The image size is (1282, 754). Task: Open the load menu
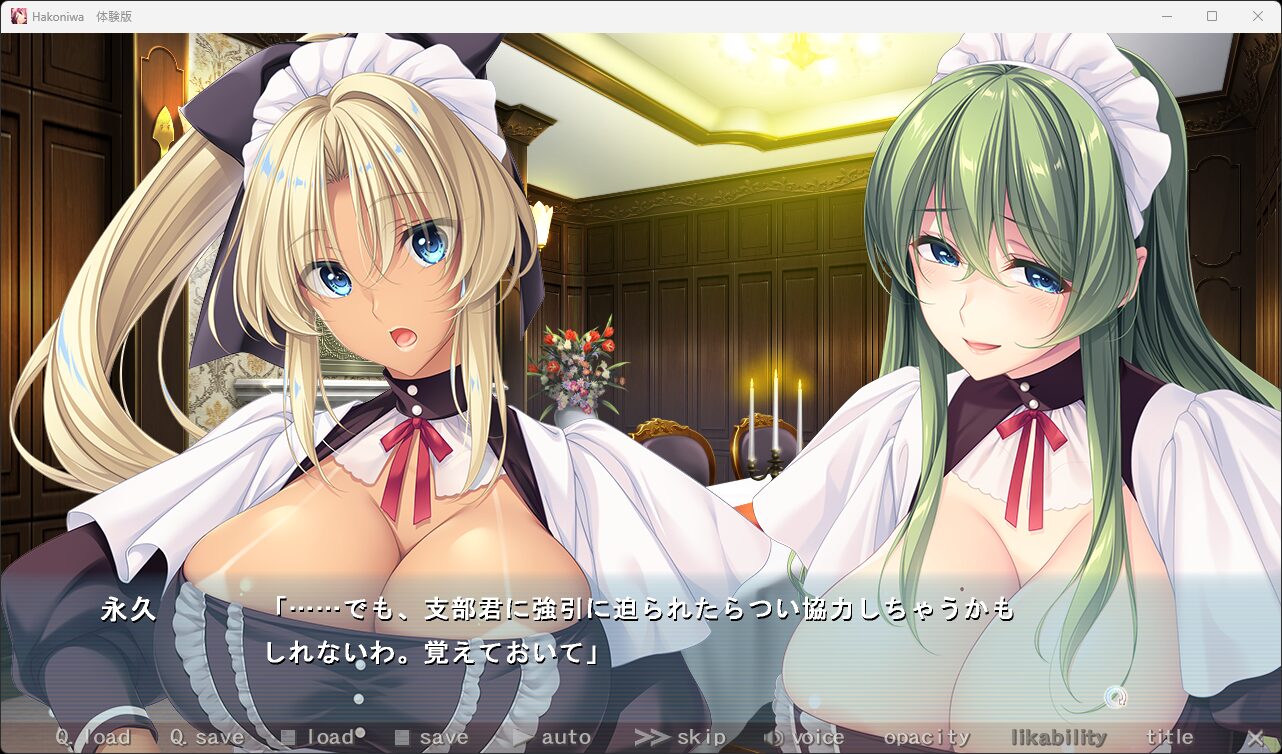pos(318,738)
